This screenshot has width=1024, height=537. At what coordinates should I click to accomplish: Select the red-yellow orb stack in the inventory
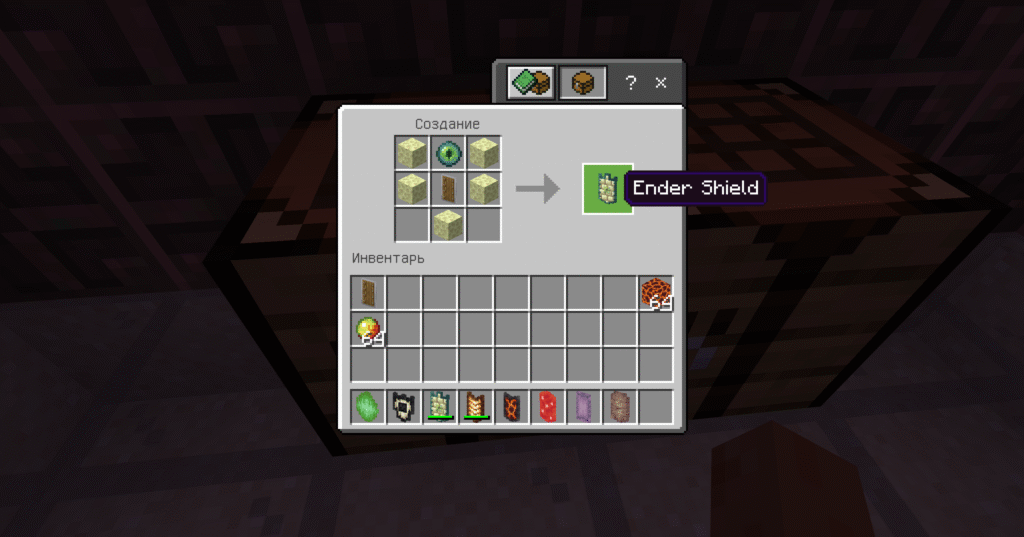368,329
